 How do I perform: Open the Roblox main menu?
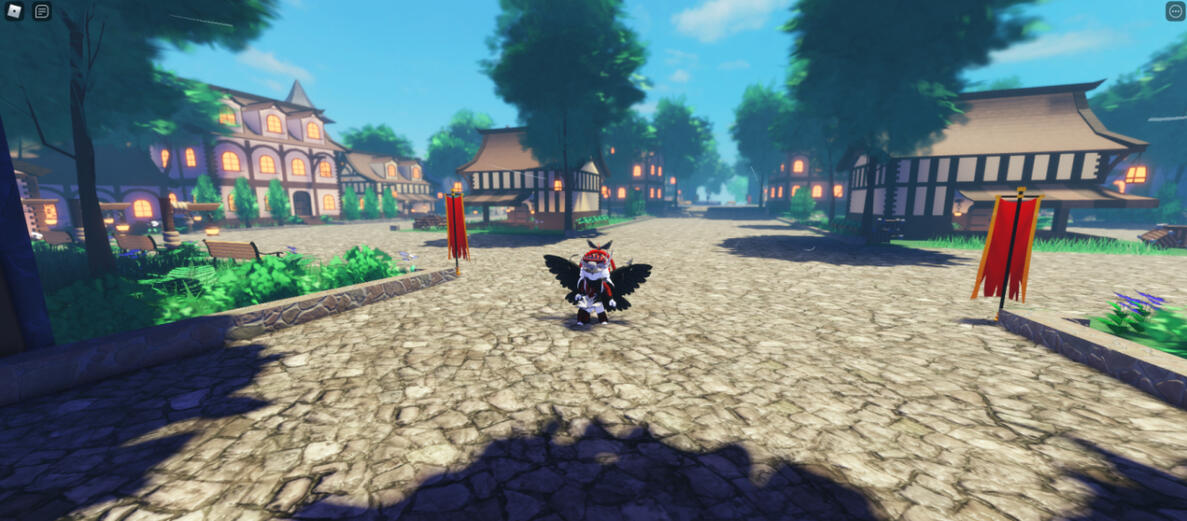point(14,12)
